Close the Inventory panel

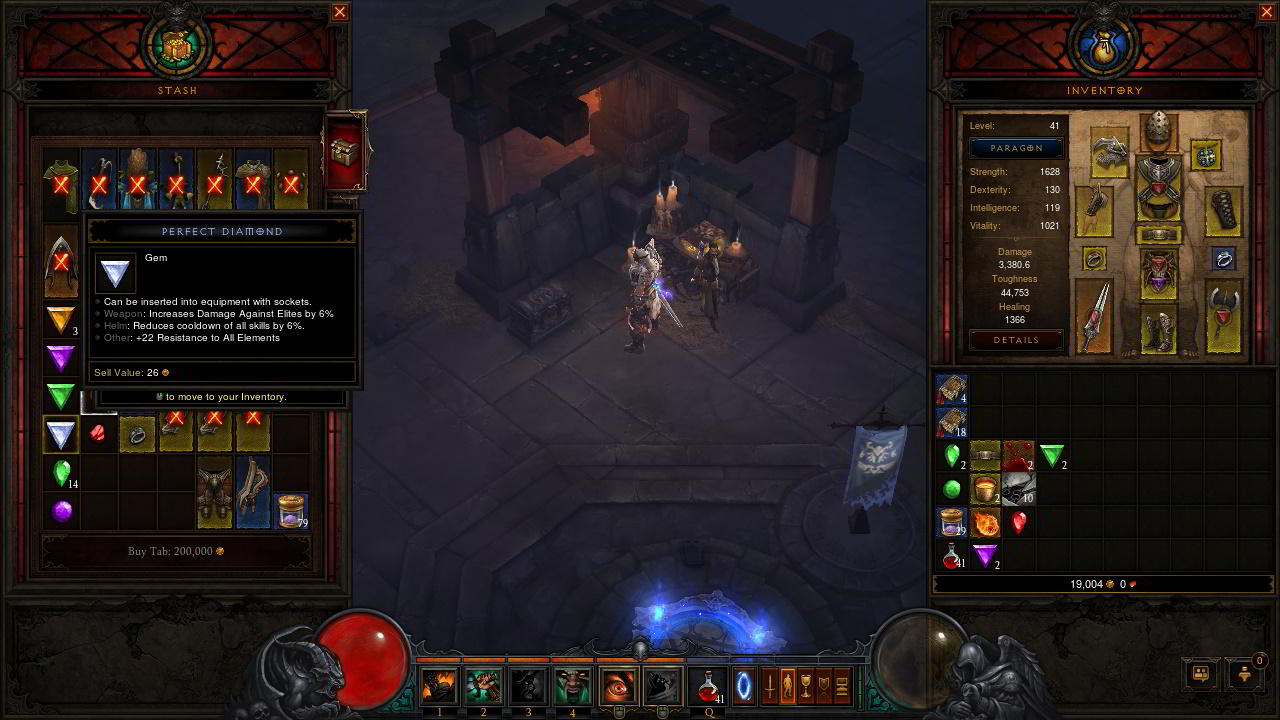coord(1267,12)
